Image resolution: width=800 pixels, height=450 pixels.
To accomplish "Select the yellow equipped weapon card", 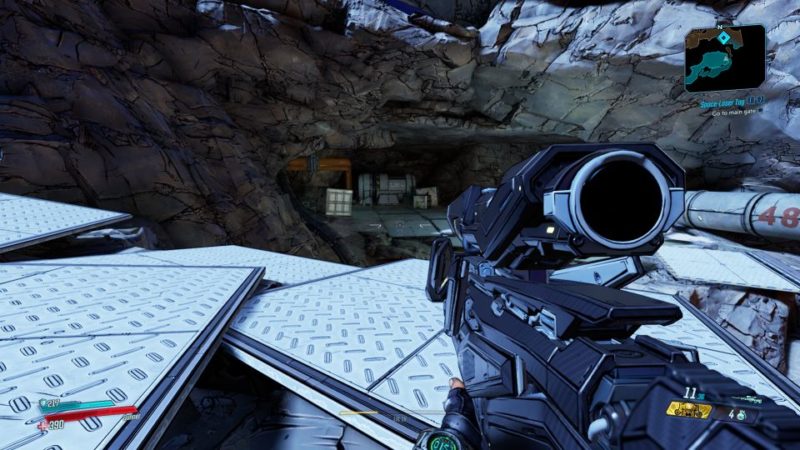I will pyautogui.click(x=689, y=410).
